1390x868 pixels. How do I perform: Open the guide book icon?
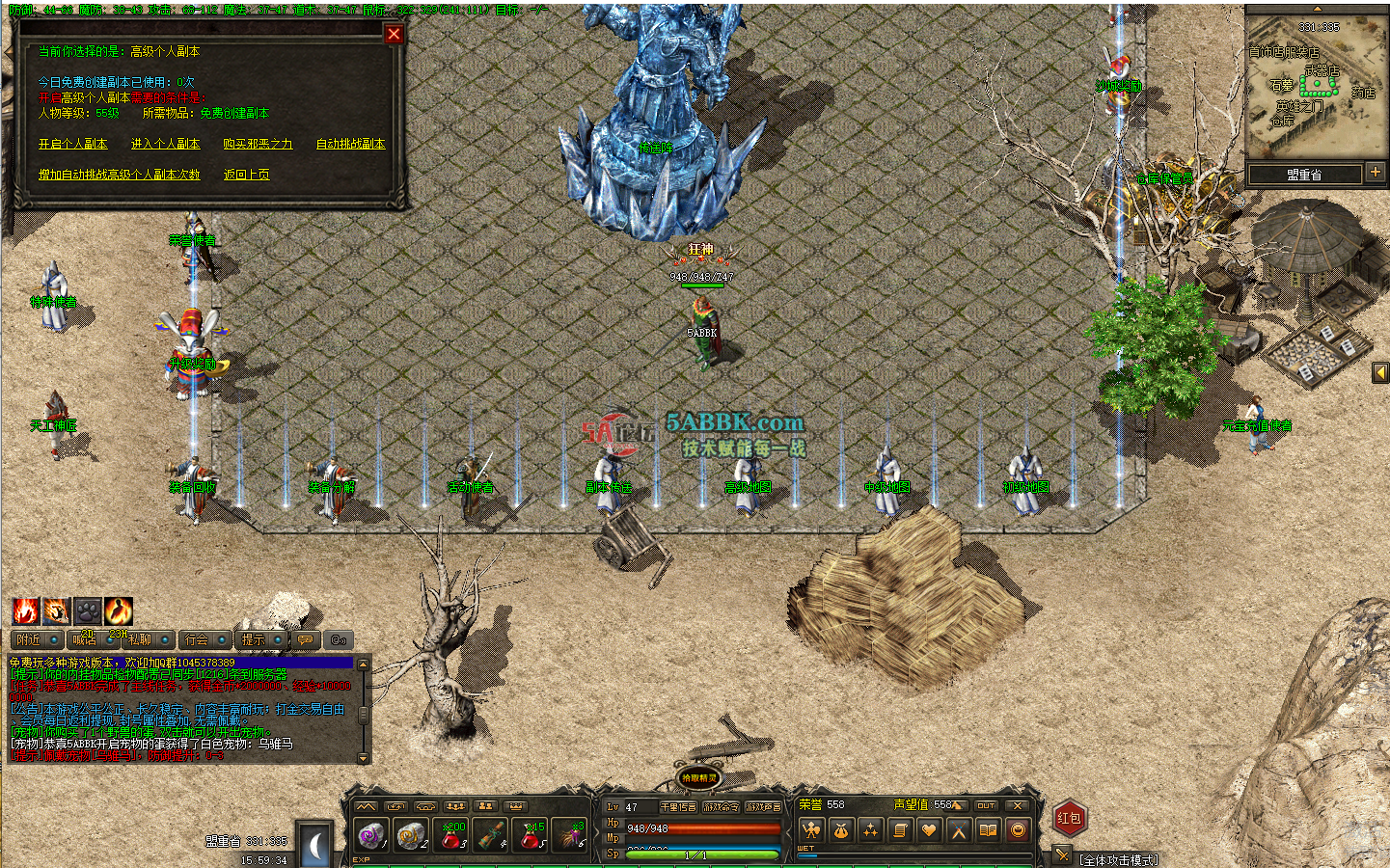point(989,829)
